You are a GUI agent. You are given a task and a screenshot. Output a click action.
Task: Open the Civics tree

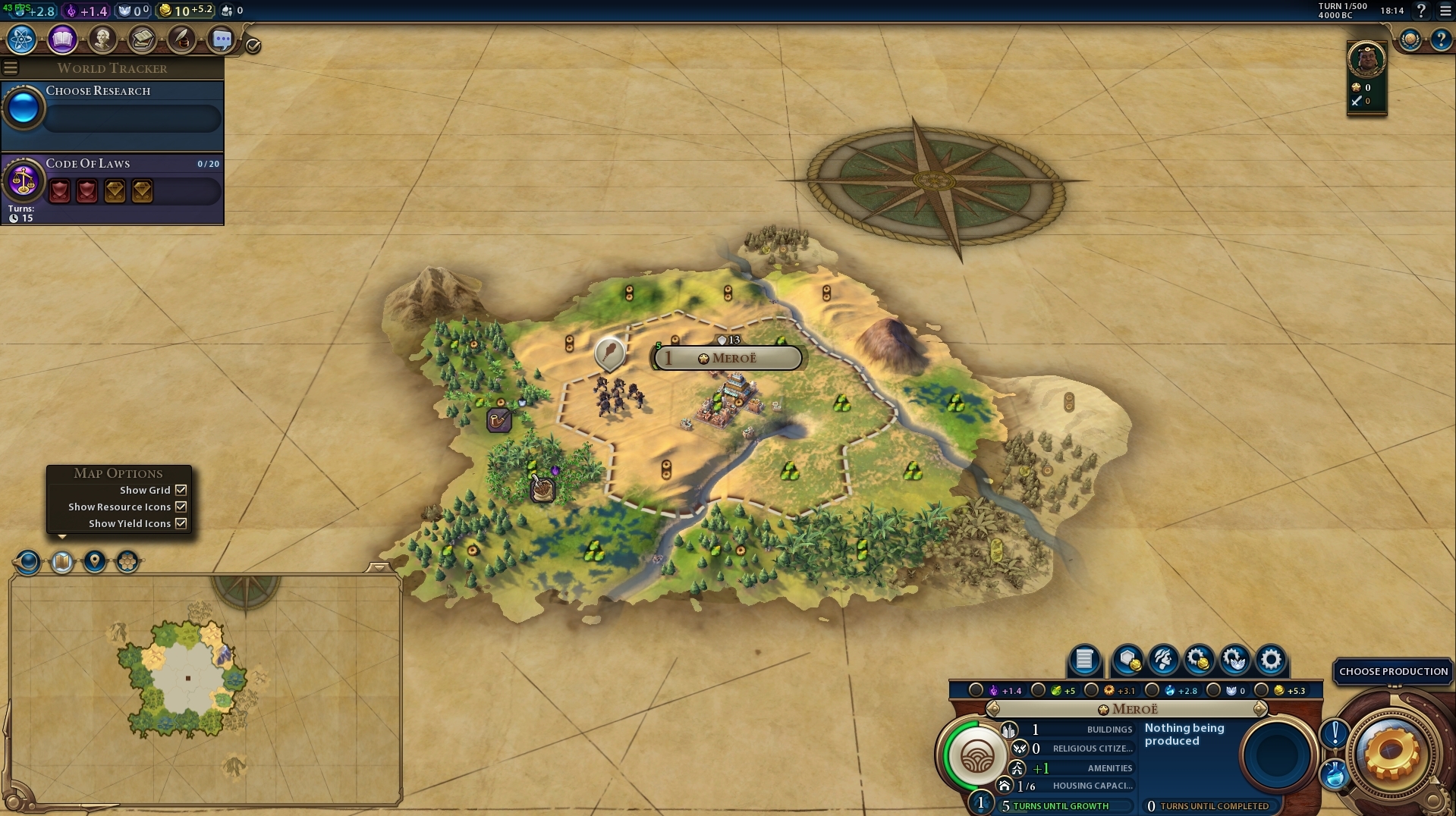[x=62, y=39]
